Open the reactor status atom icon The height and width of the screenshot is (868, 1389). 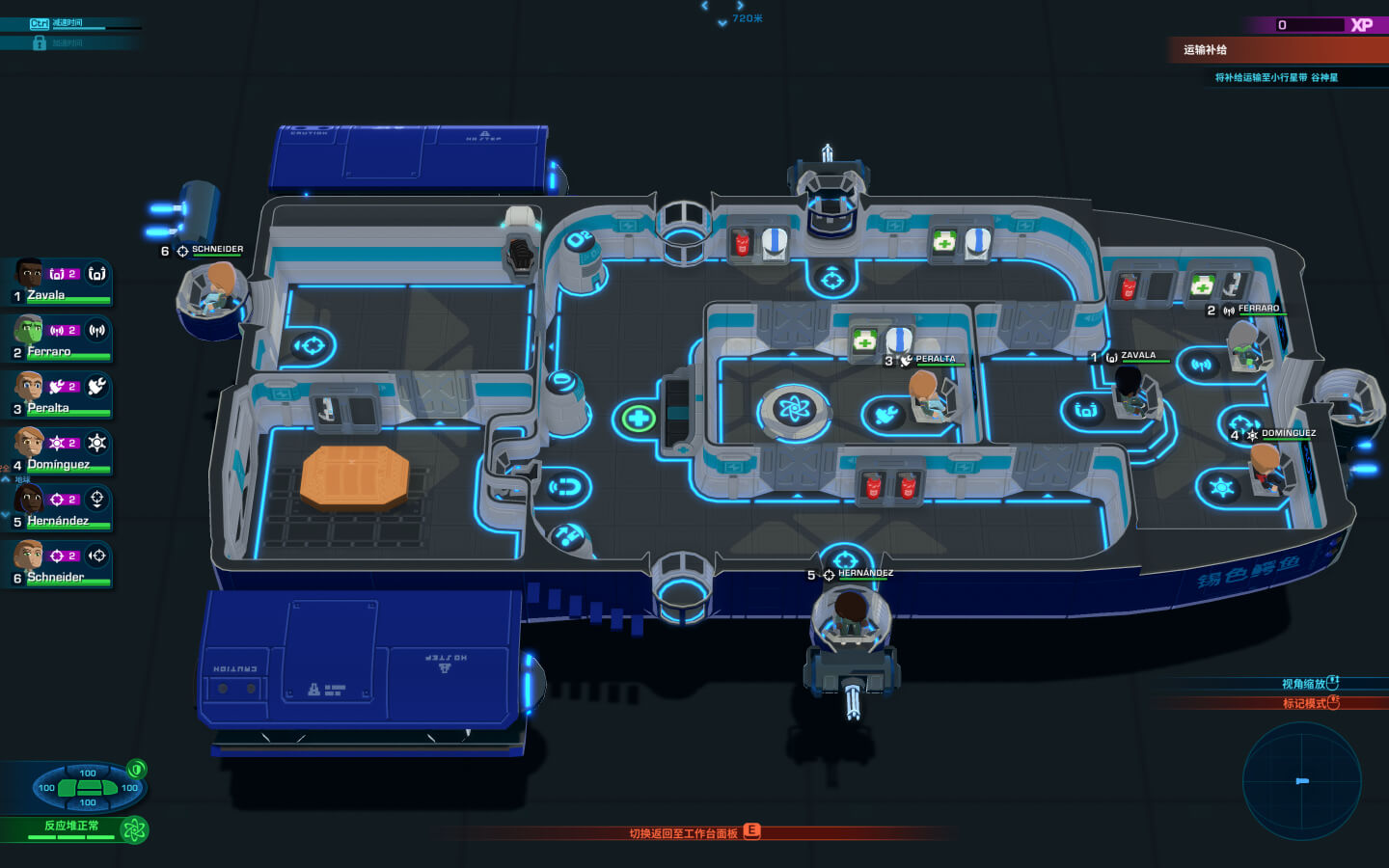tap(135, 829)
